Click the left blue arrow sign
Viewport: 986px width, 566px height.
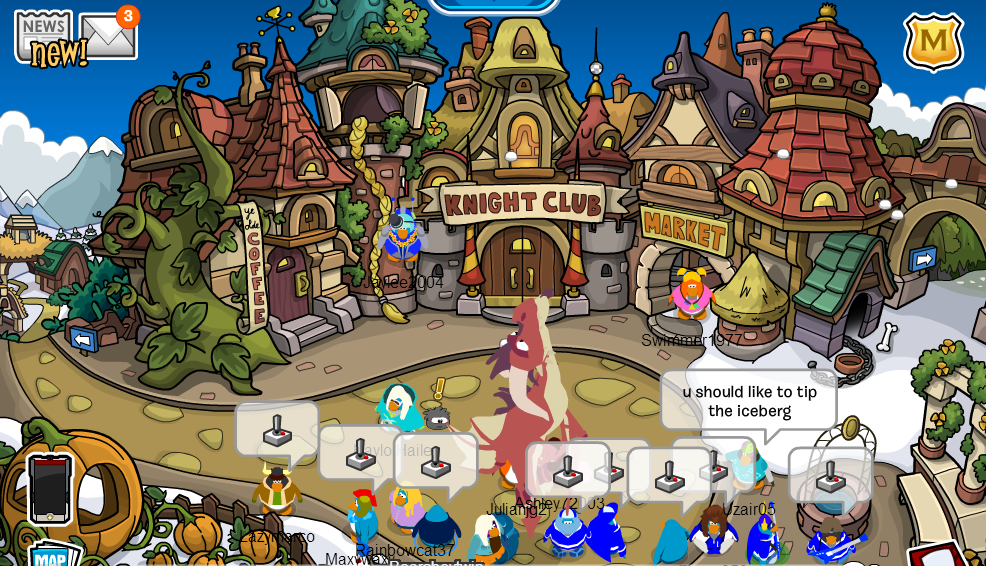(x=83, y=339)
